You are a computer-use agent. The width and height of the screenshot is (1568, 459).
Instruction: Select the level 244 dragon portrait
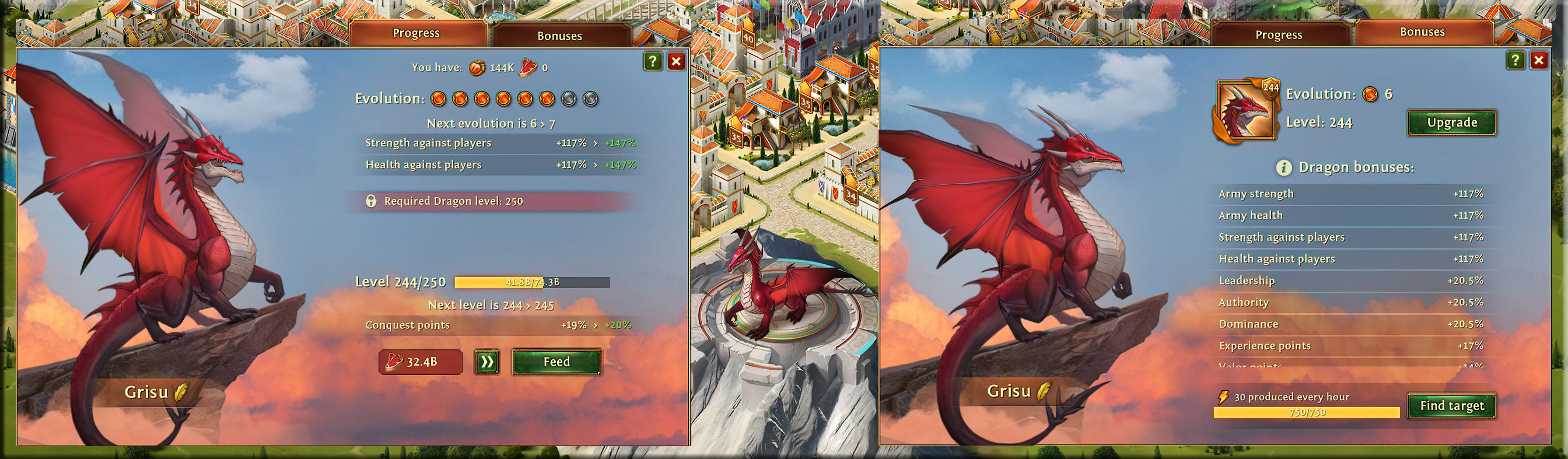coord(1245,111)
